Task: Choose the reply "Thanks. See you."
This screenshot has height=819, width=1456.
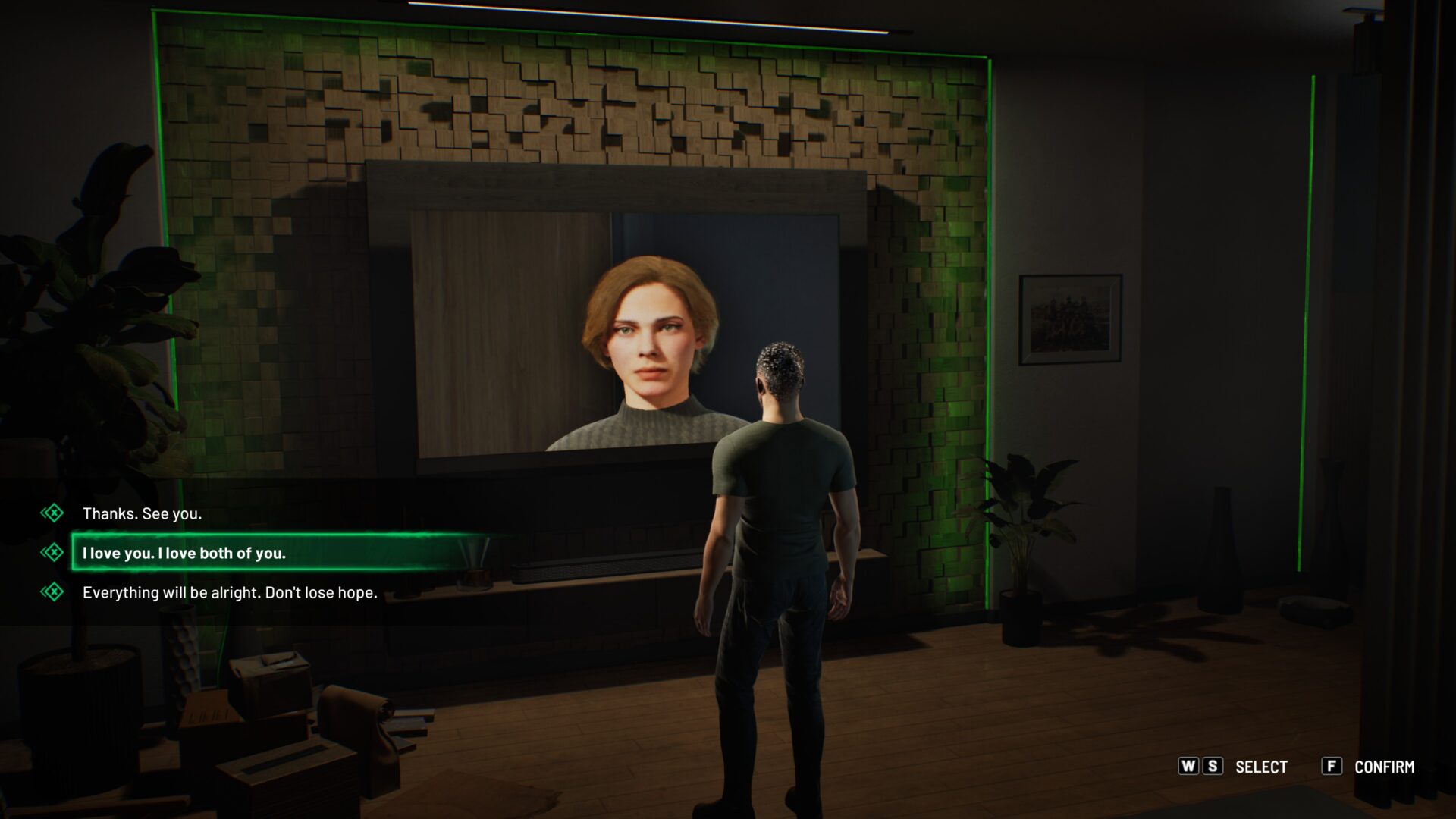Action: (x=142, y=513)
